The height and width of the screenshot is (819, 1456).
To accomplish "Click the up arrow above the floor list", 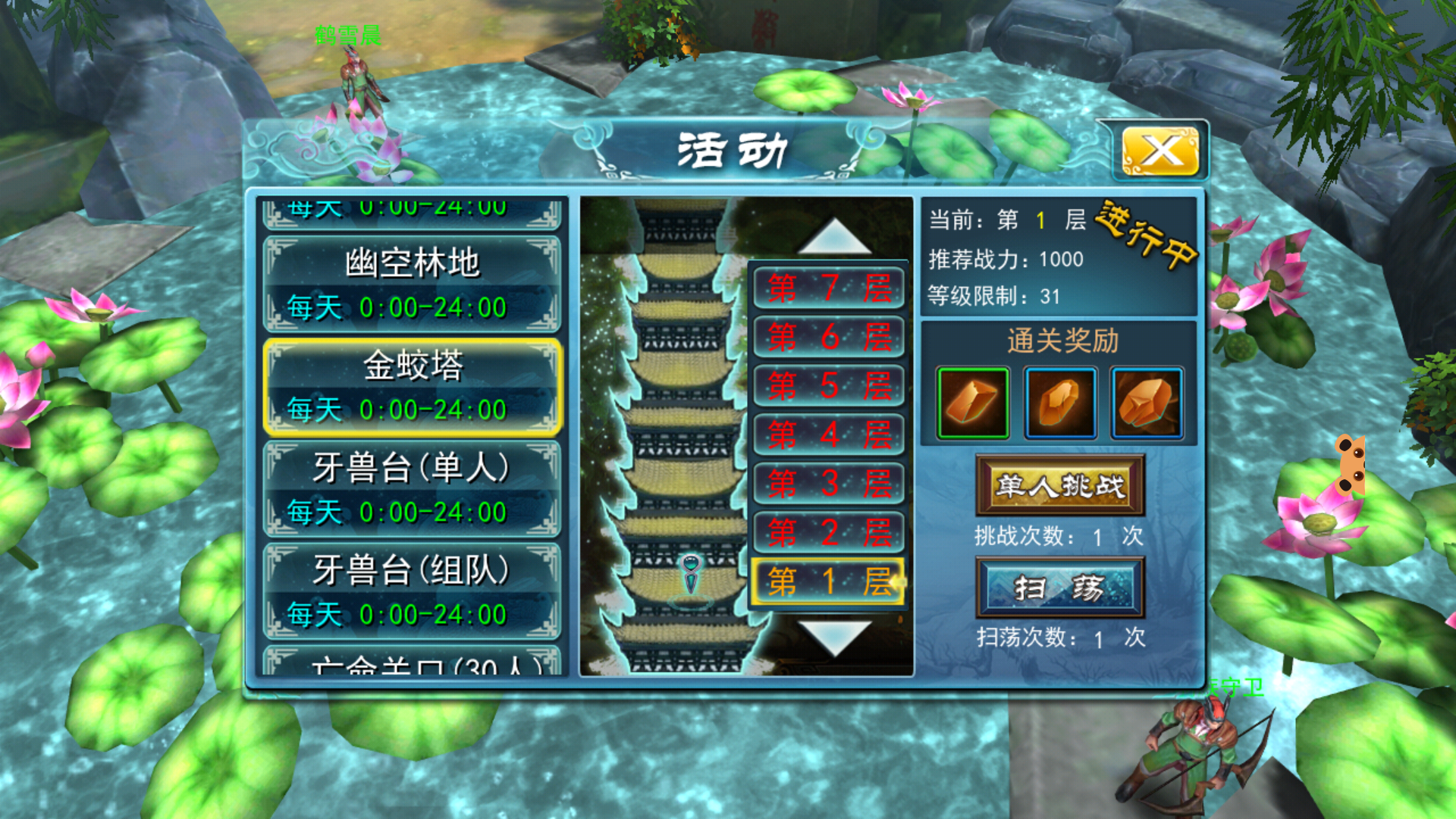I will (x=834, y=237).
